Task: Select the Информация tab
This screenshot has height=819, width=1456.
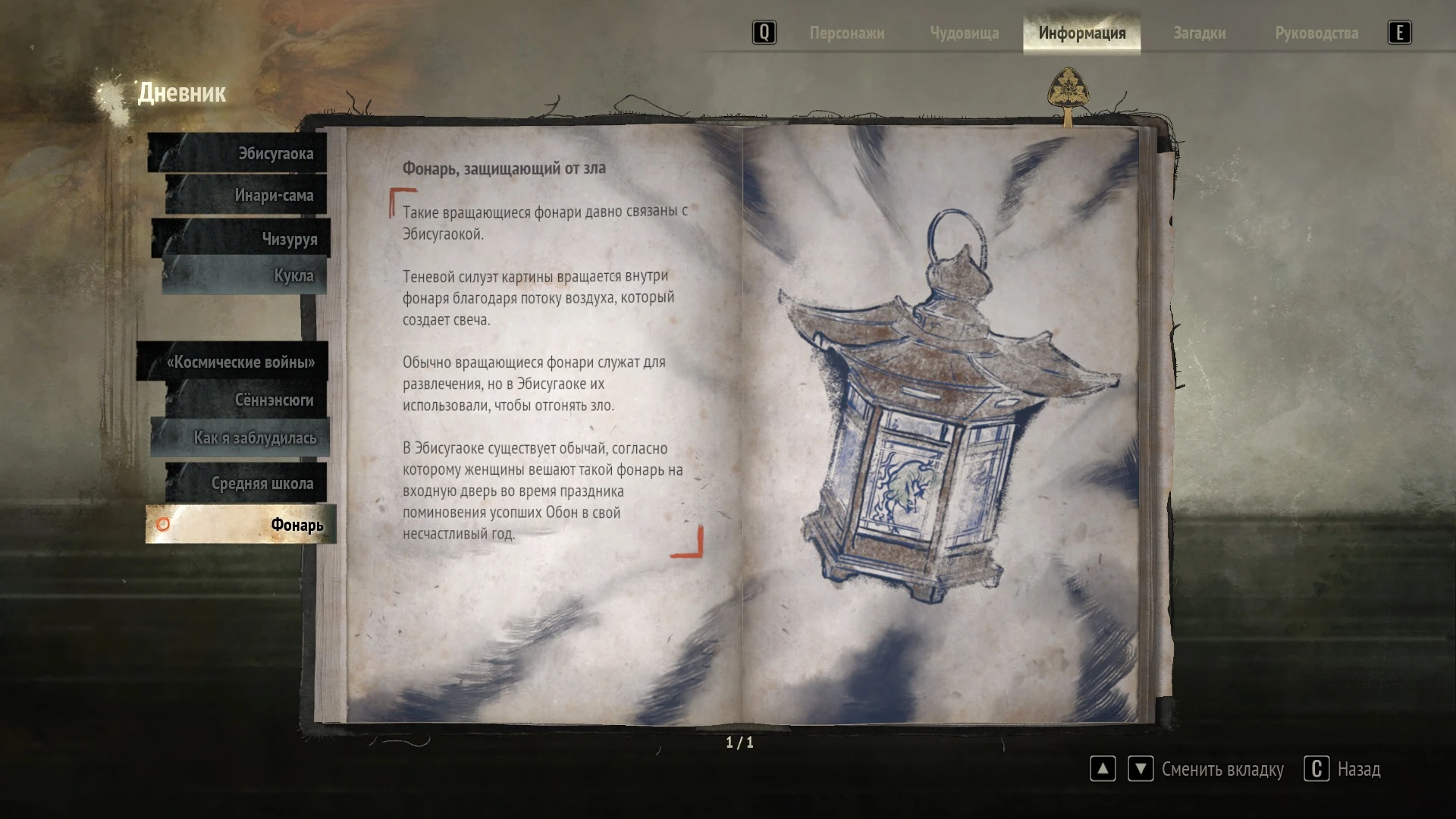Action: 1081,33
